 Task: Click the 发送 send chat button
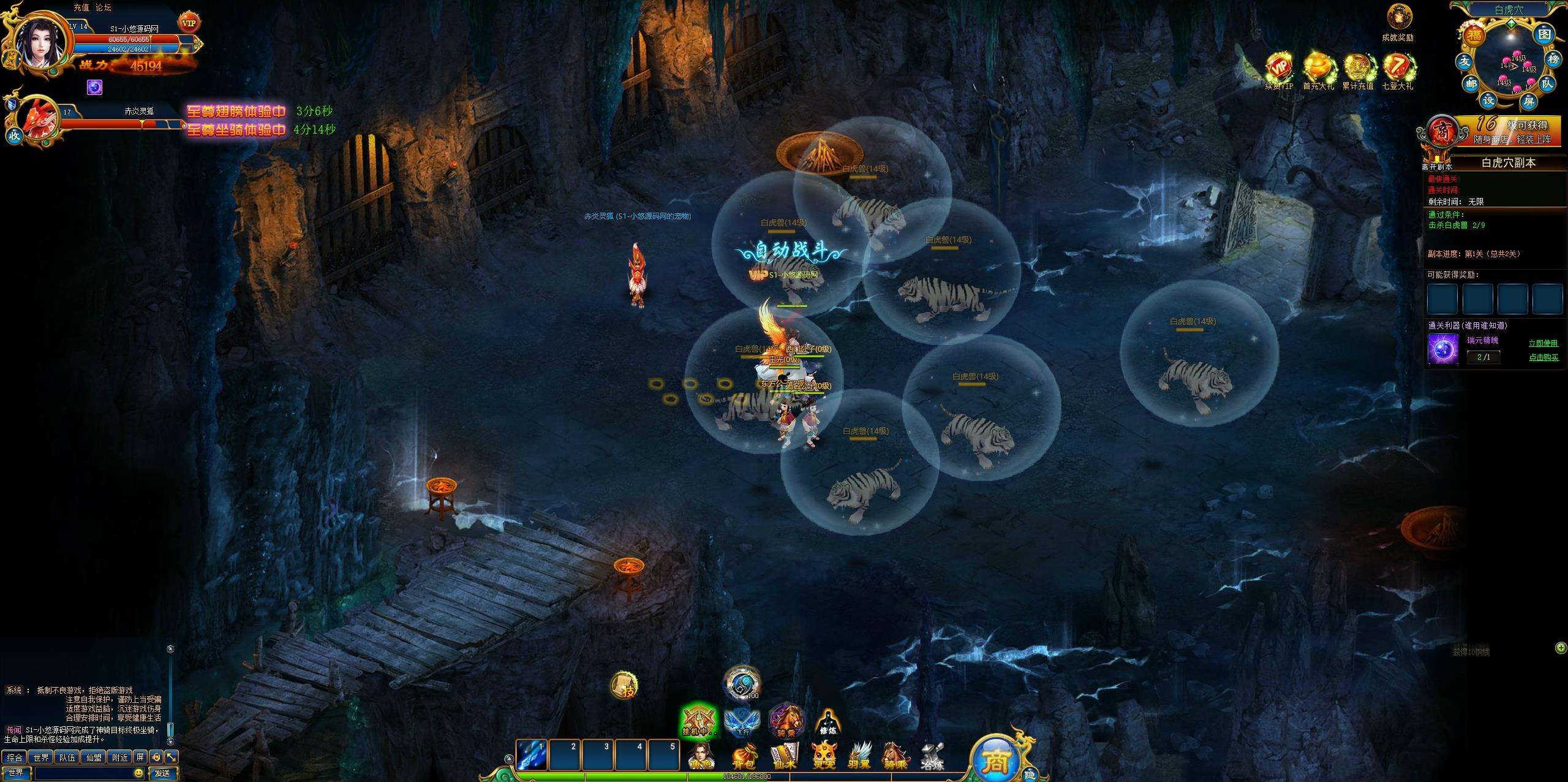point(162,773)
